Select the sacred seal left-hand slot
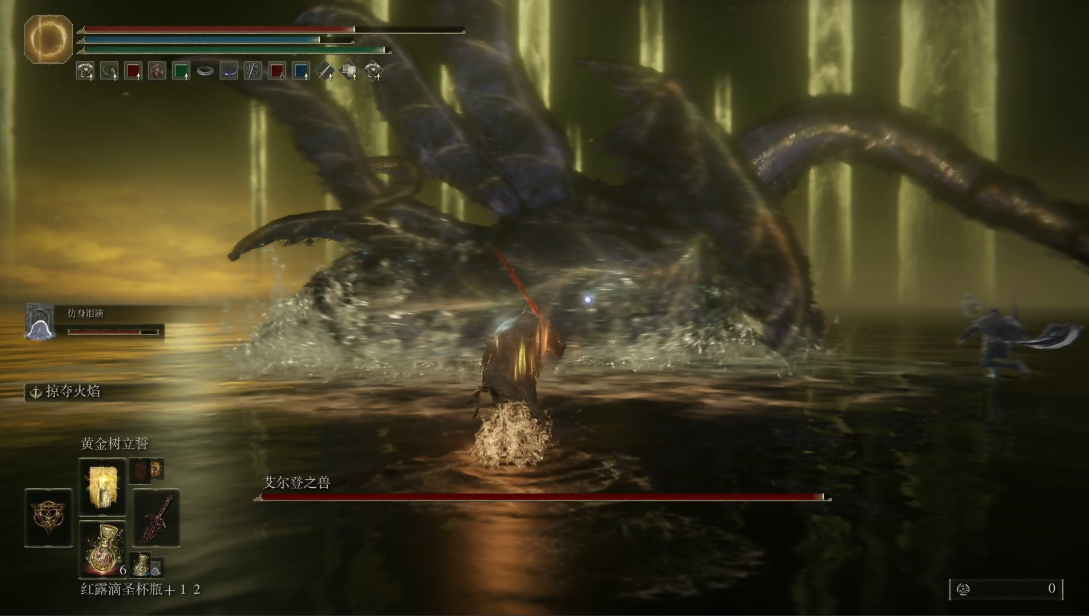 tap(48, 517)
